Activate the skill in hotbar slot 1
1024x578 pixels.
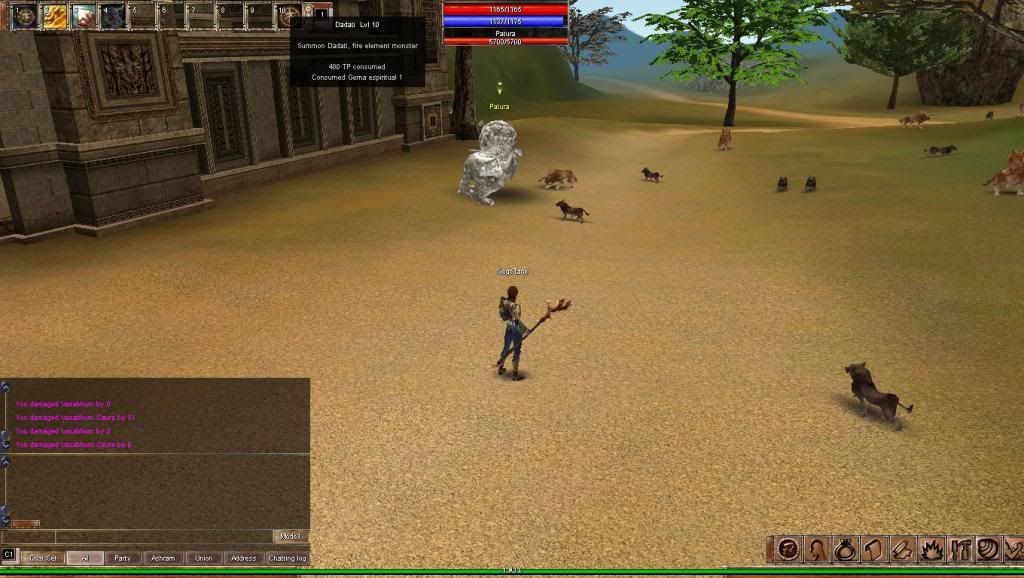tap(24, 15)
